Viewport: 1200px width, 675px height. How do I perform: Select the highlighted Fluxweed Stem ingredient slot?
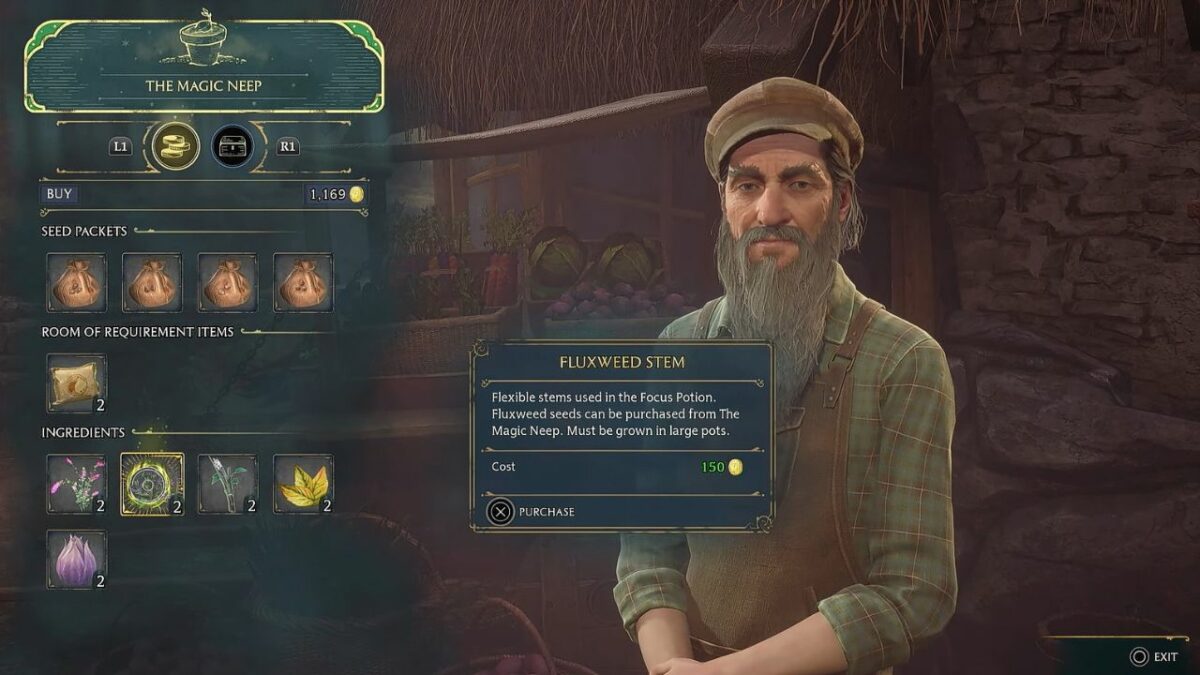(x=152, y=484)
